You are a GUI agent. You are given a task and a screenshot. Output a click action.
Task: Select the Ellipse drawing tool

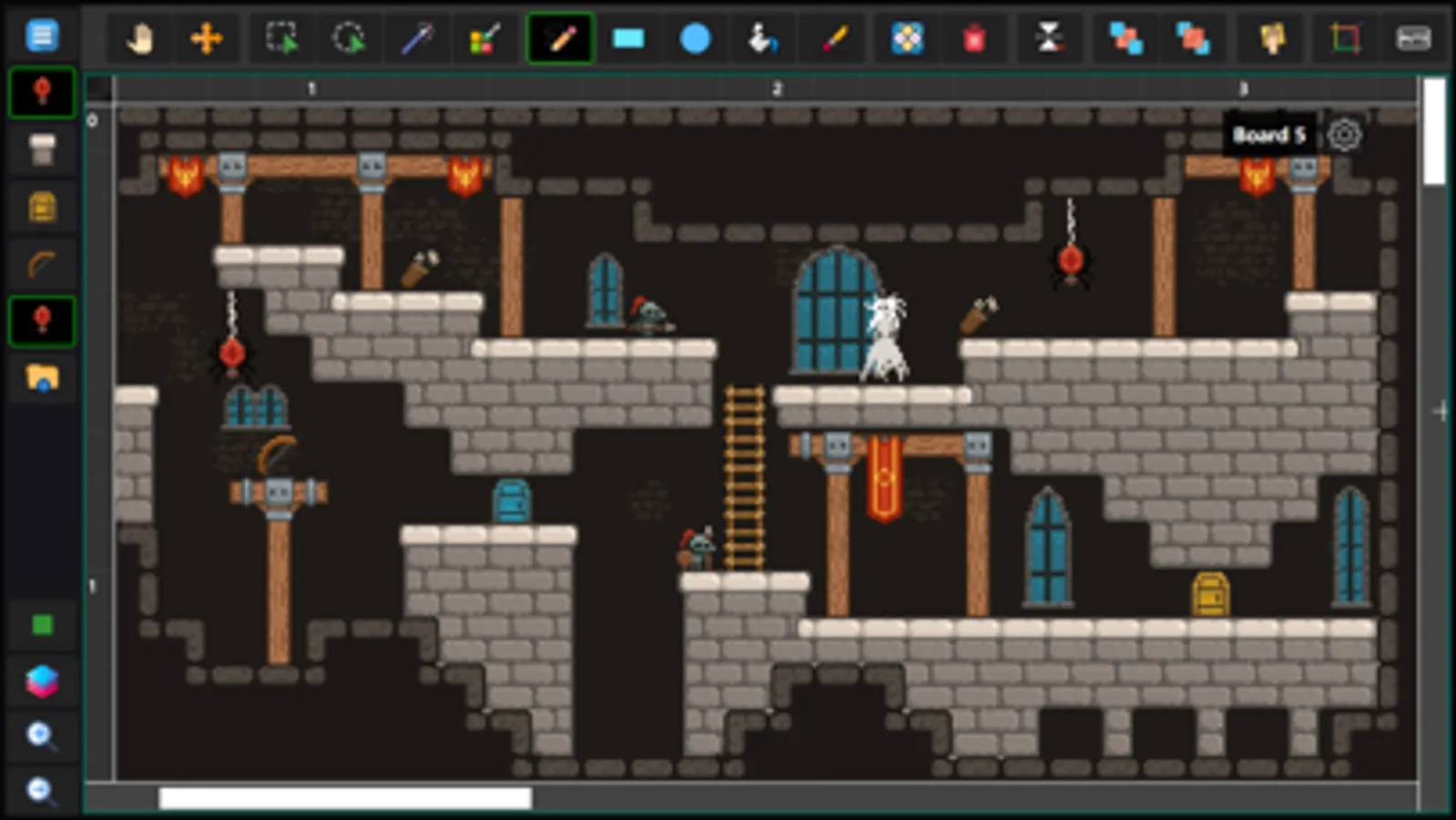pyautogui.click(x=694, y=38)
